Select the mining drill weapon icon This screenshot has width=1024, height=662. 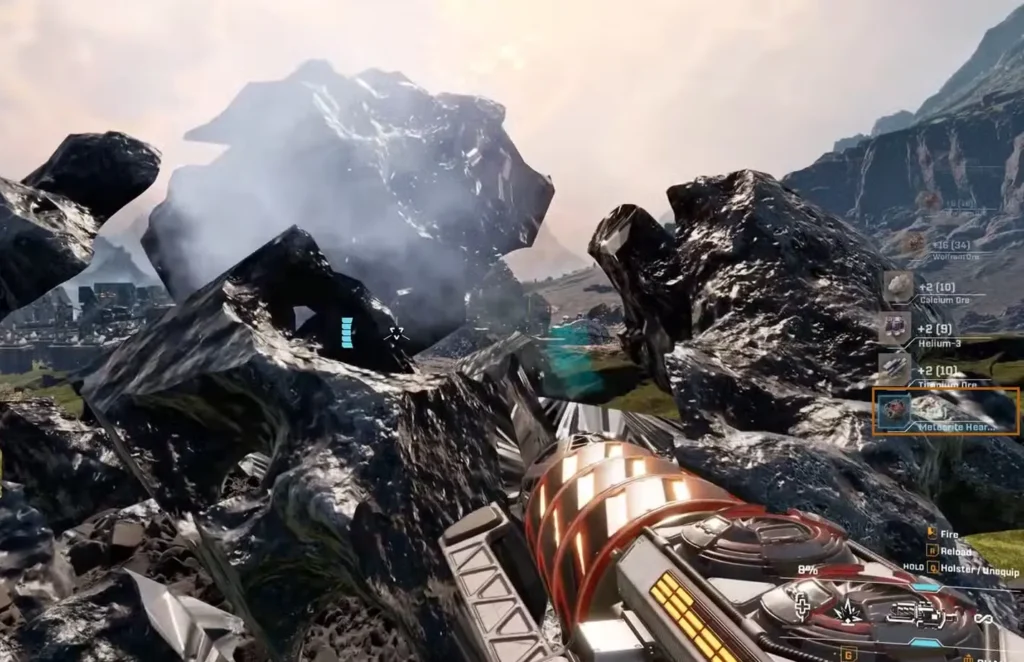pyautogui.click(x=916, y=613)
